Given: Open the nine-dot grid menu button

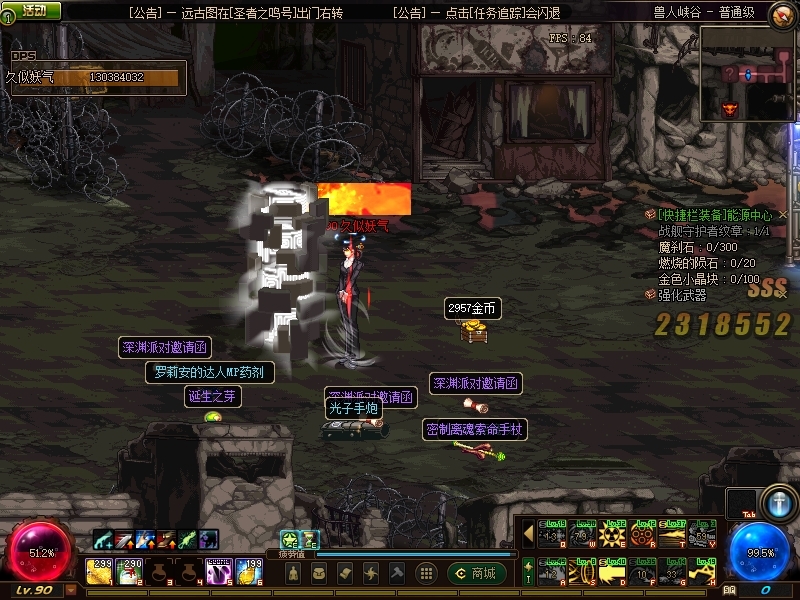Looking at the screenshot, I should (x=426, y=573).
